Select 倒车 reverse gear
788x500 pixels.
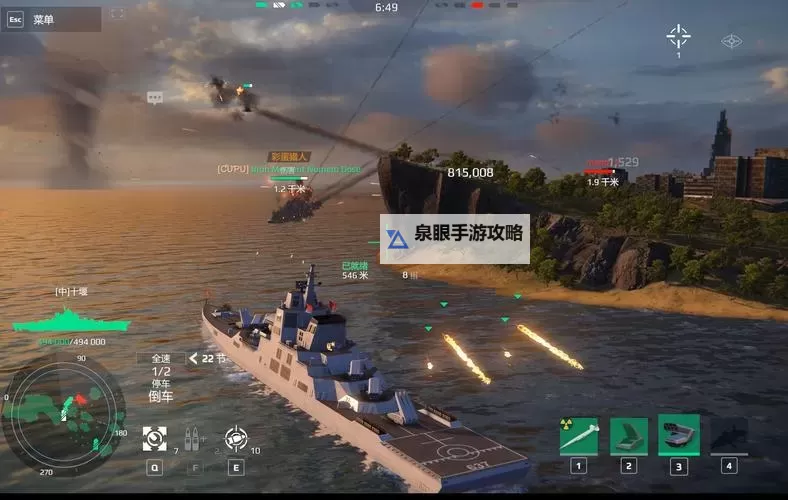(161, 396)
